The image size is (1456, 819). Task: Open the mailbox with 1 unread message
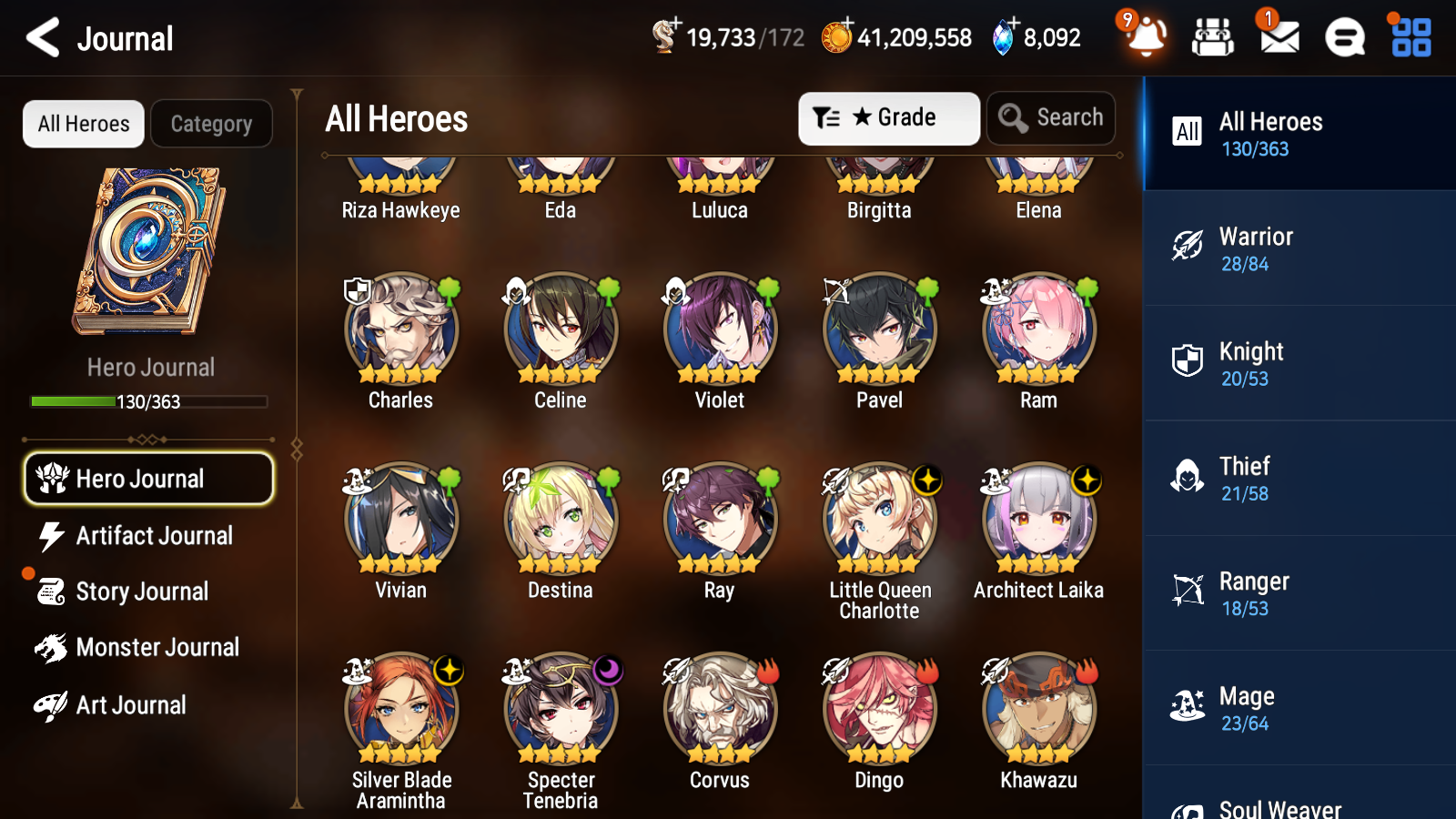[1278, 38]
